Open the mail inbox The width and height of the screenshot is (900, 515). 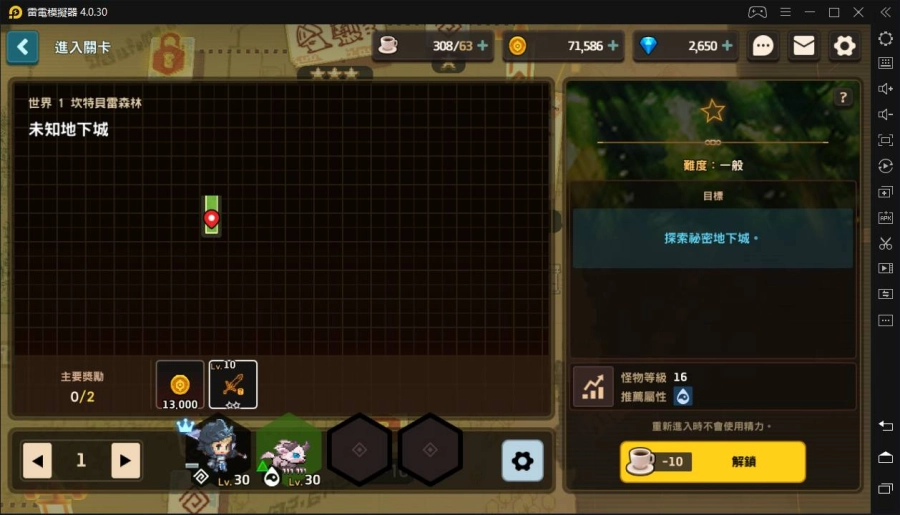pos(804,46)
